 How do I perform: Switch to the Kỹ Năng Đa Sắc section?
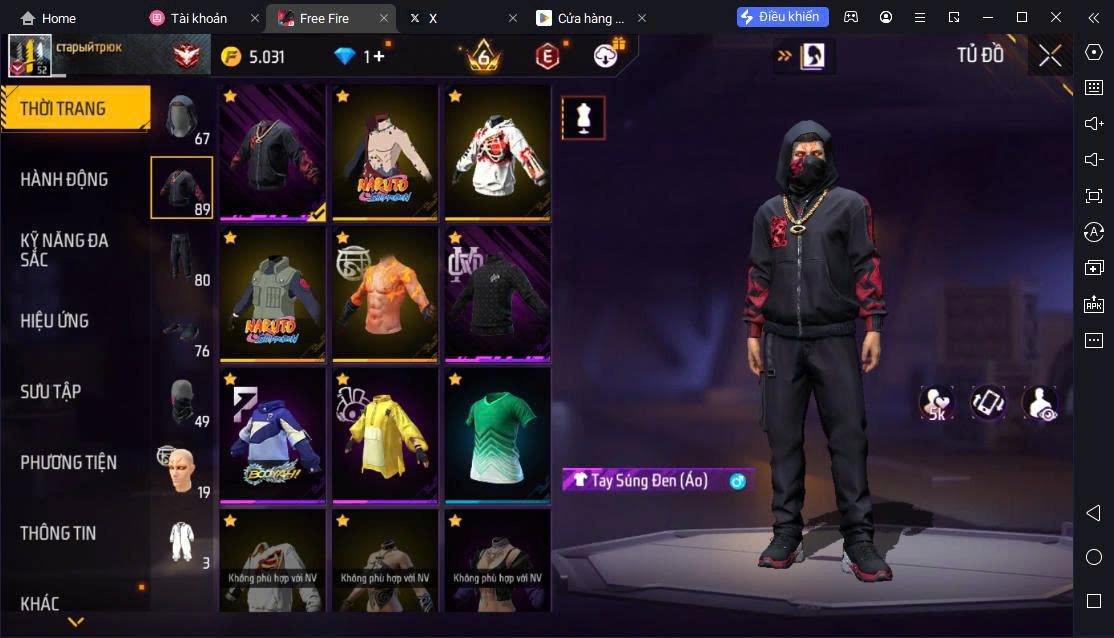click(x=65, y=250)
